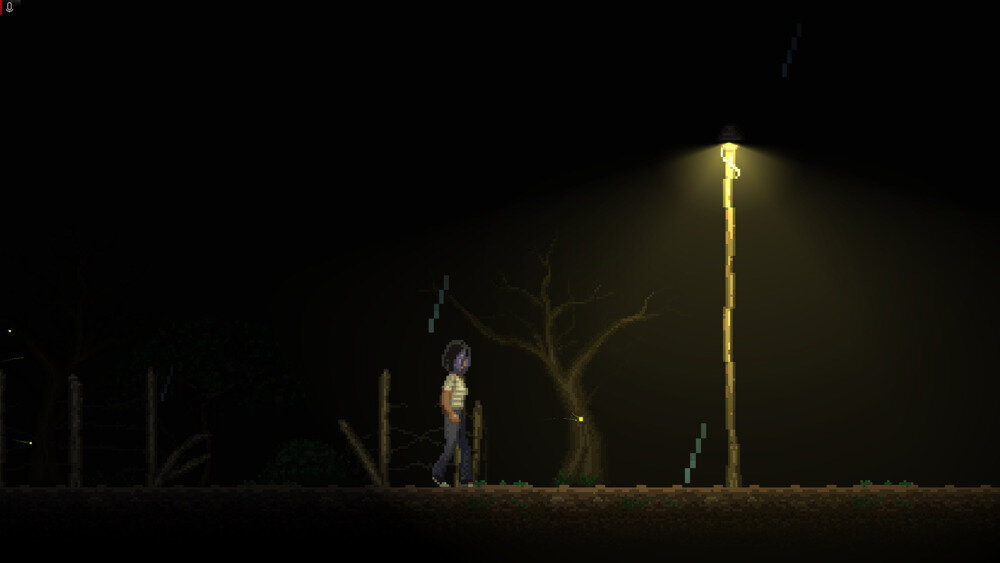Click the microphone icon of the recording overlay
The width and height of the screenshot is (1000, 563).
[x=9, y=7]
